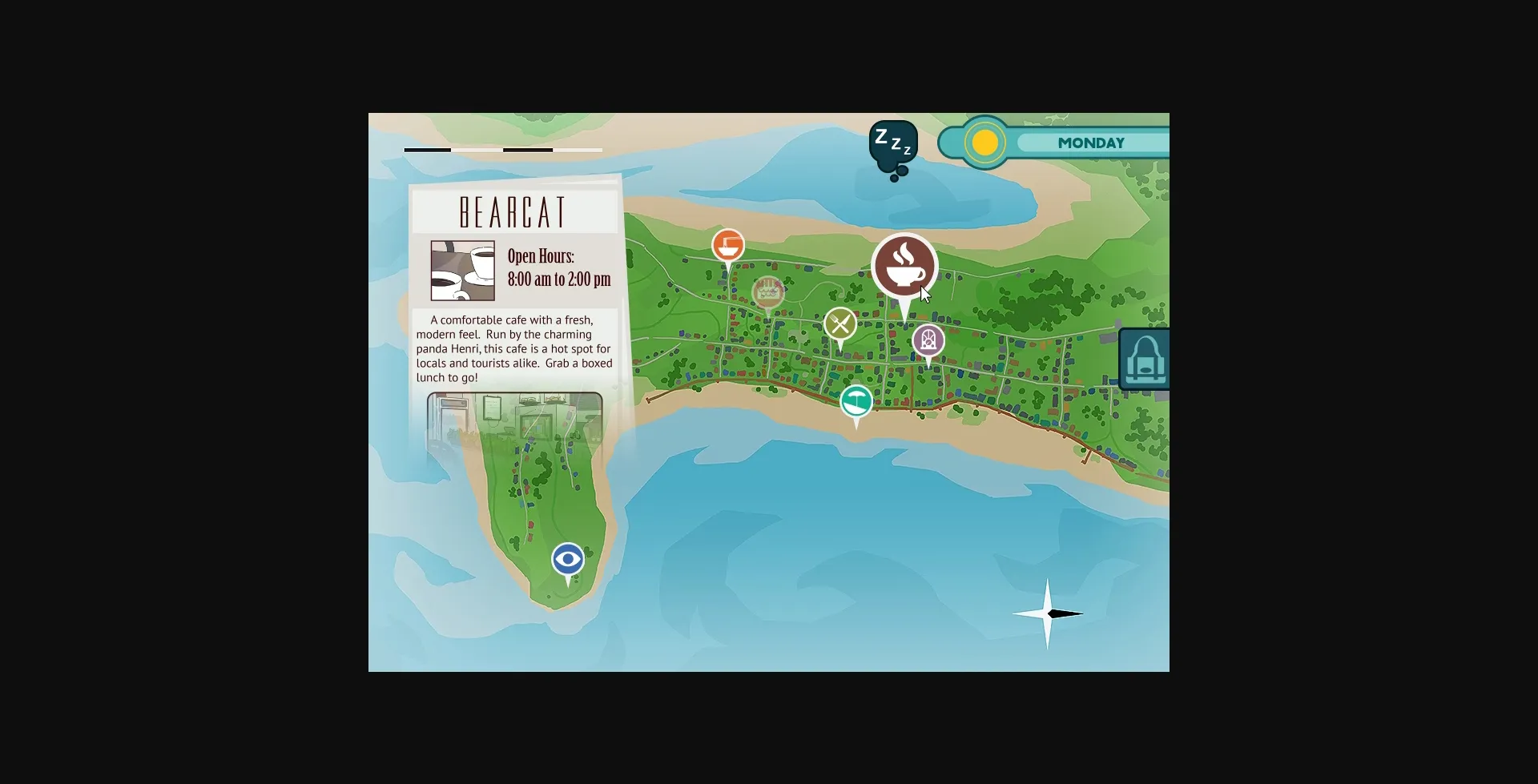Click the segmented scale bar at top left
This screenshot has height=784, width=1538.
pyautogui.click(x=502, y=150)
